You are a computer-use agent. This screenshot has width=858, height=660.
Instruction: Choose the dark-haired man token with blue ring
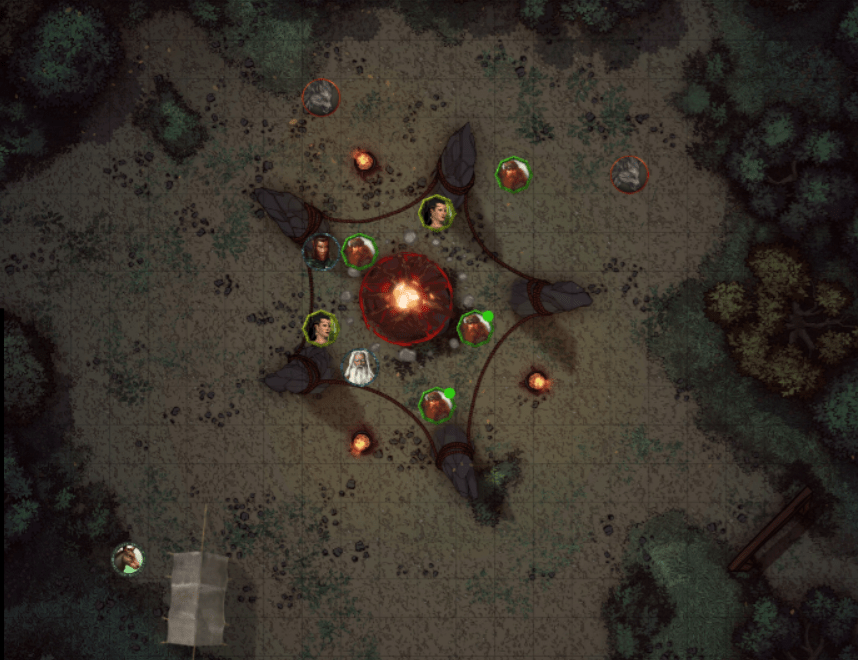pos(321,250)
